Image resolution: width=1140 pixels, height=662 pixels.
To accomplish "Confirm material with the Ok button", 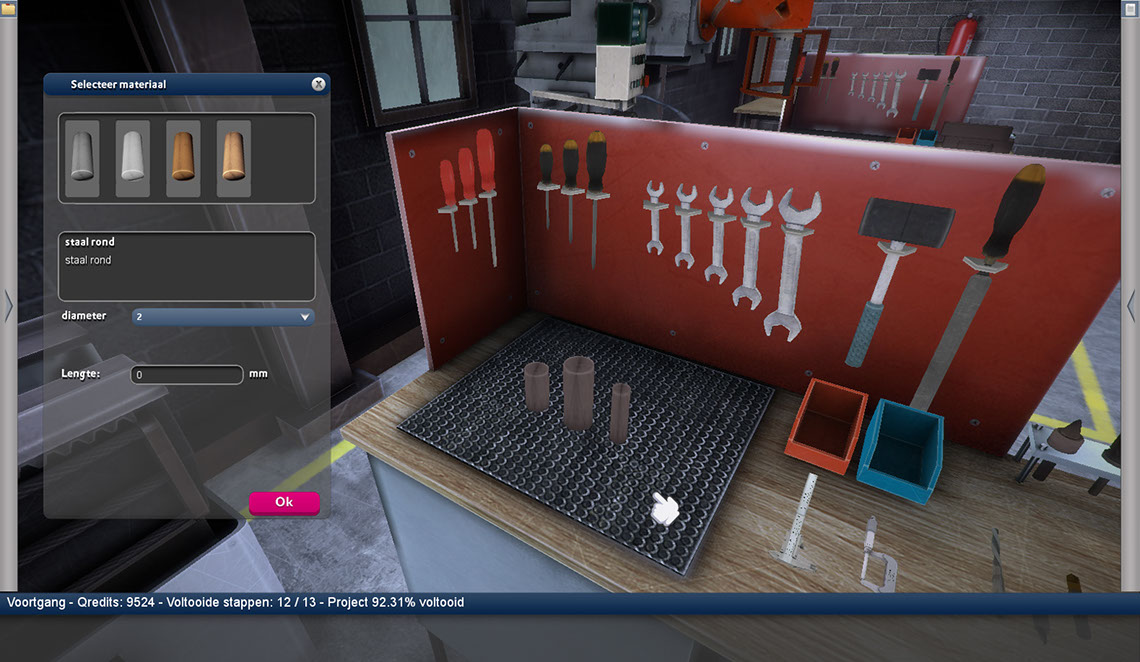I will point(284,502).
